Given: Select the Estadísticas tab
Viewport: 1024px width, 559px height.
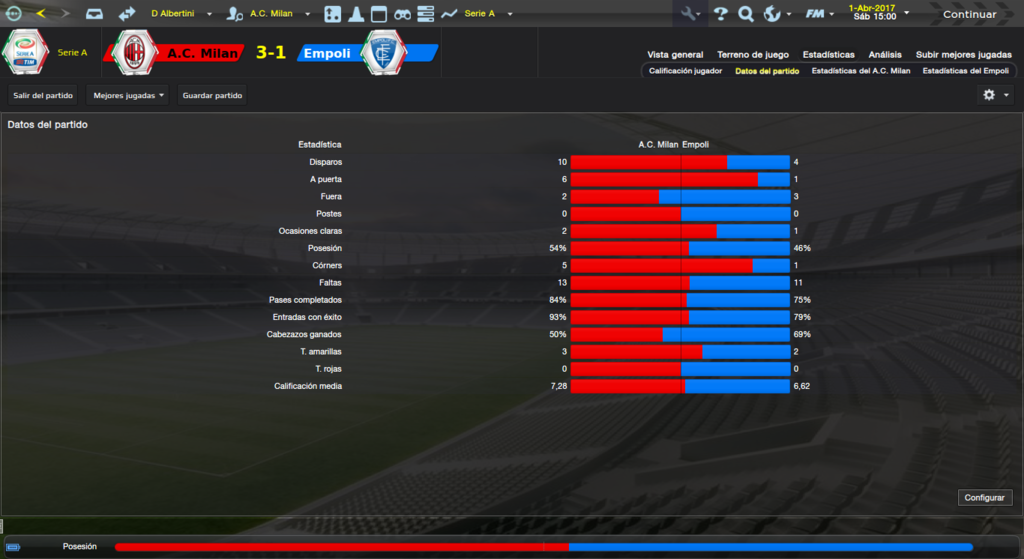Looking at the screenshot, I should pos(828,55).
